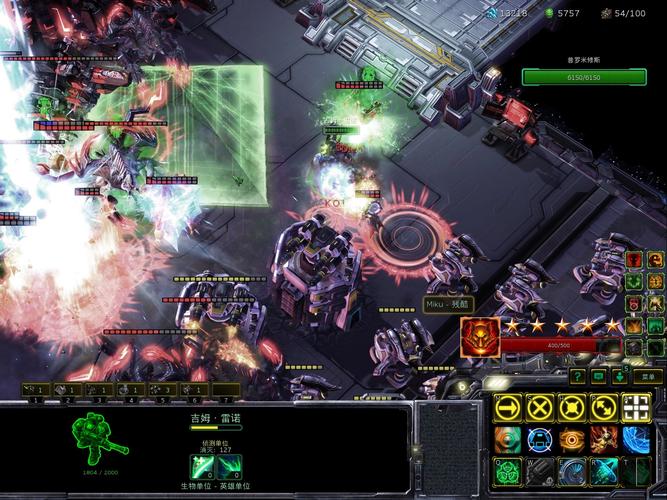Image resolution: width=667 pixels, height=500 pixels.
Task: Click the Stop command X button
Action: click(x=540, y=407)
